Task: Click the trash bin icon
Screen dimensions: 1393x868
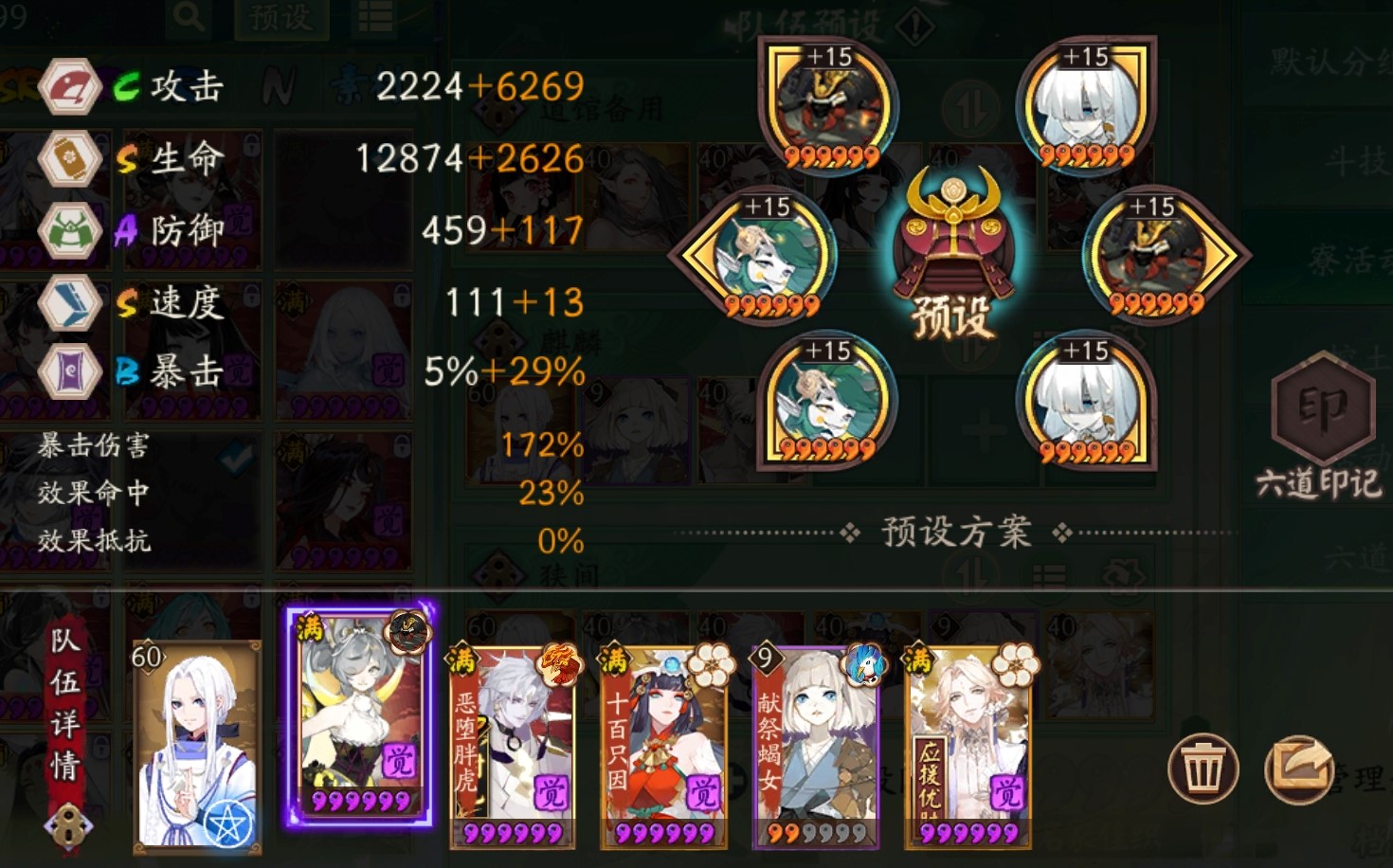Action: pyautogui.click(x=1202, y=770)
